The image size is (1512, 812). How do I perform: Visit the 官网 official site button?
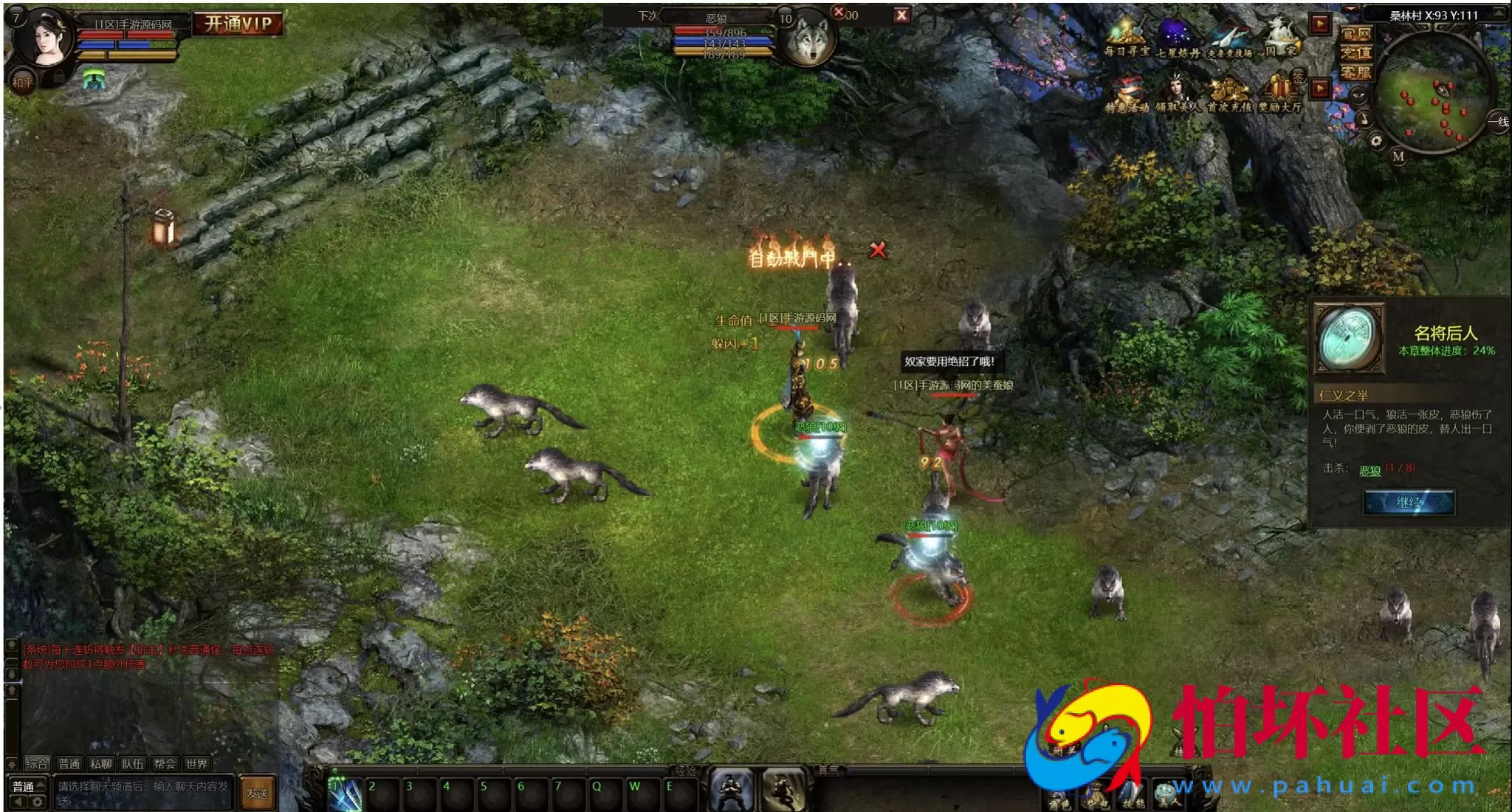tap(1356, 34)
